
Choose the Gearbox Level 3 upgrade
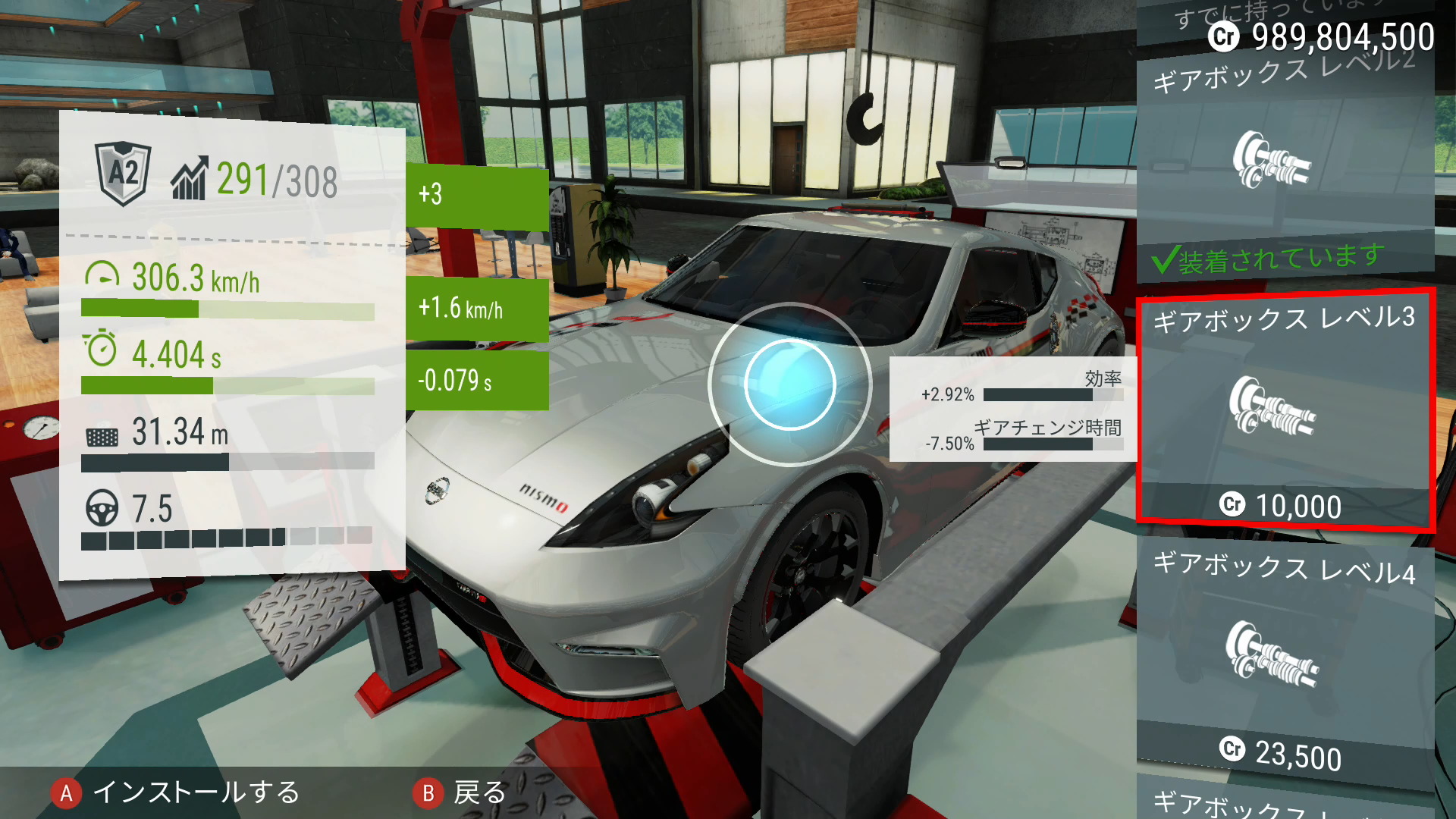pyautogui.click(x=1285, y=409)
